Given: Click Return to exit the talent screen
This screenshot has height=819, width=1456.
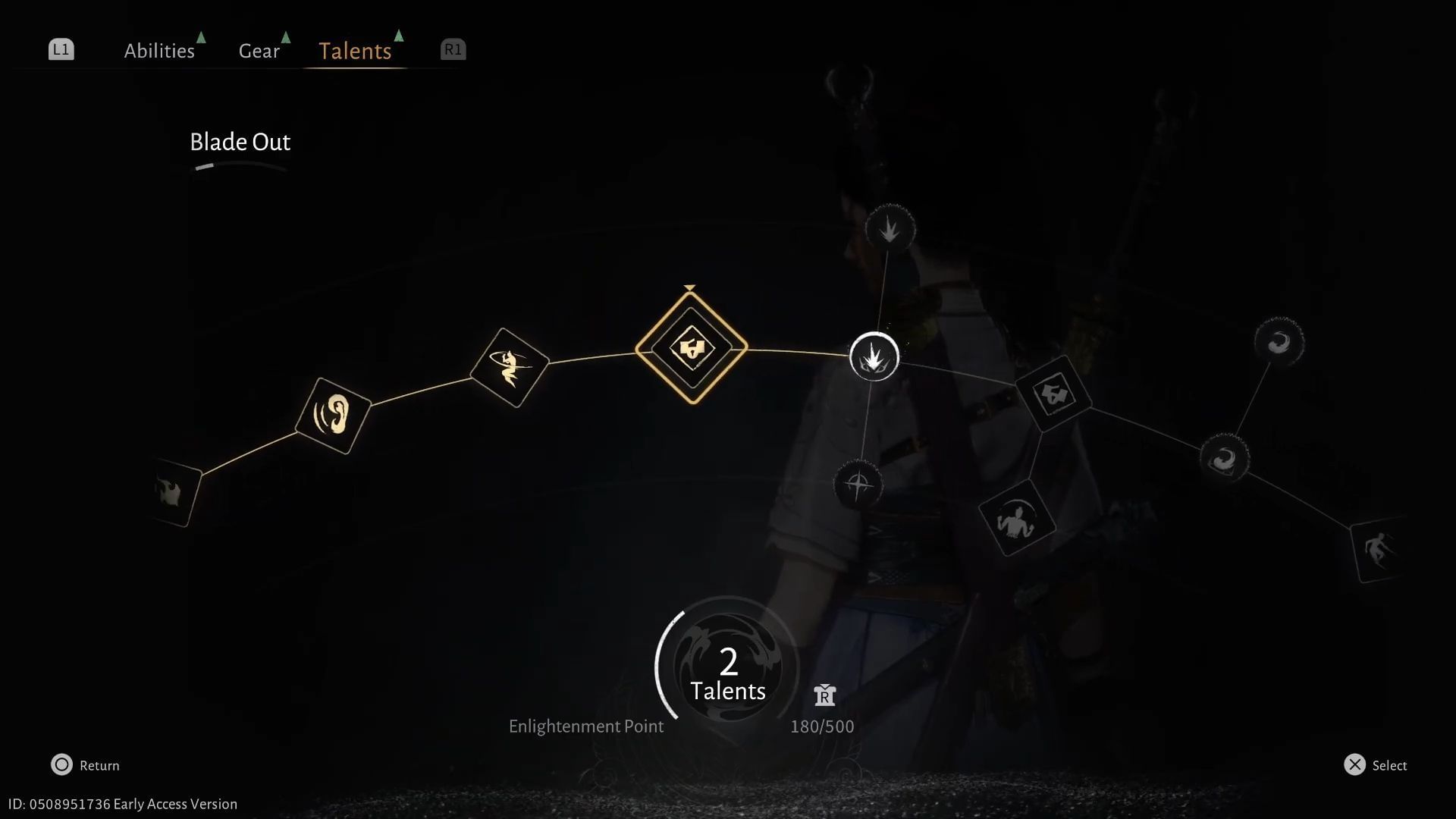Looking at the screenshot, I should tap(85, 765).
